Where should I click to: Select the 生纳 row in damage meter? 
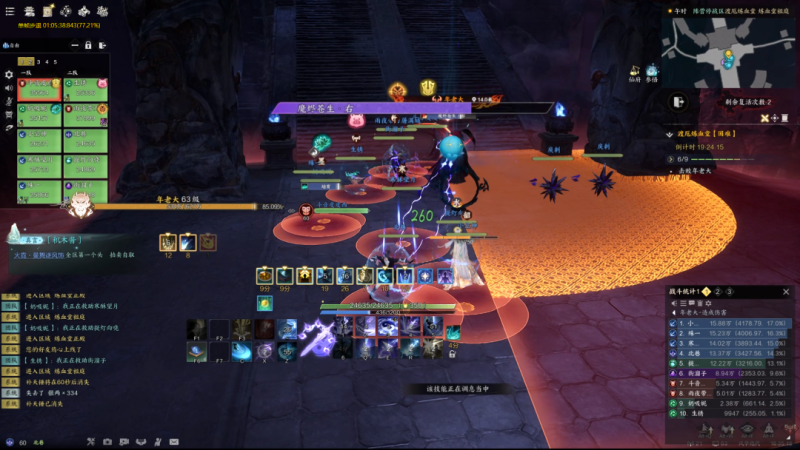click(x=730, y=411)
